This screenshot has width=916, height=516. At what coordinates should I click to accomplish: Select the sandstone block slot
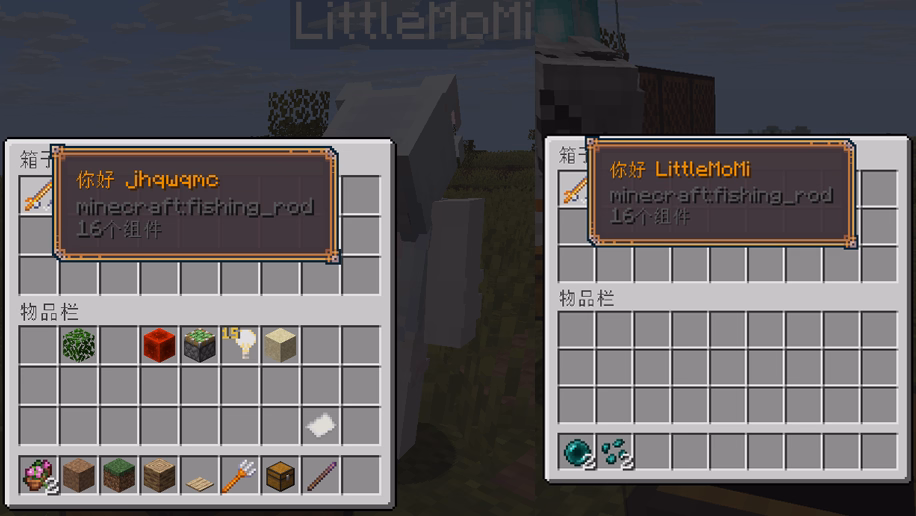point(281,345)
